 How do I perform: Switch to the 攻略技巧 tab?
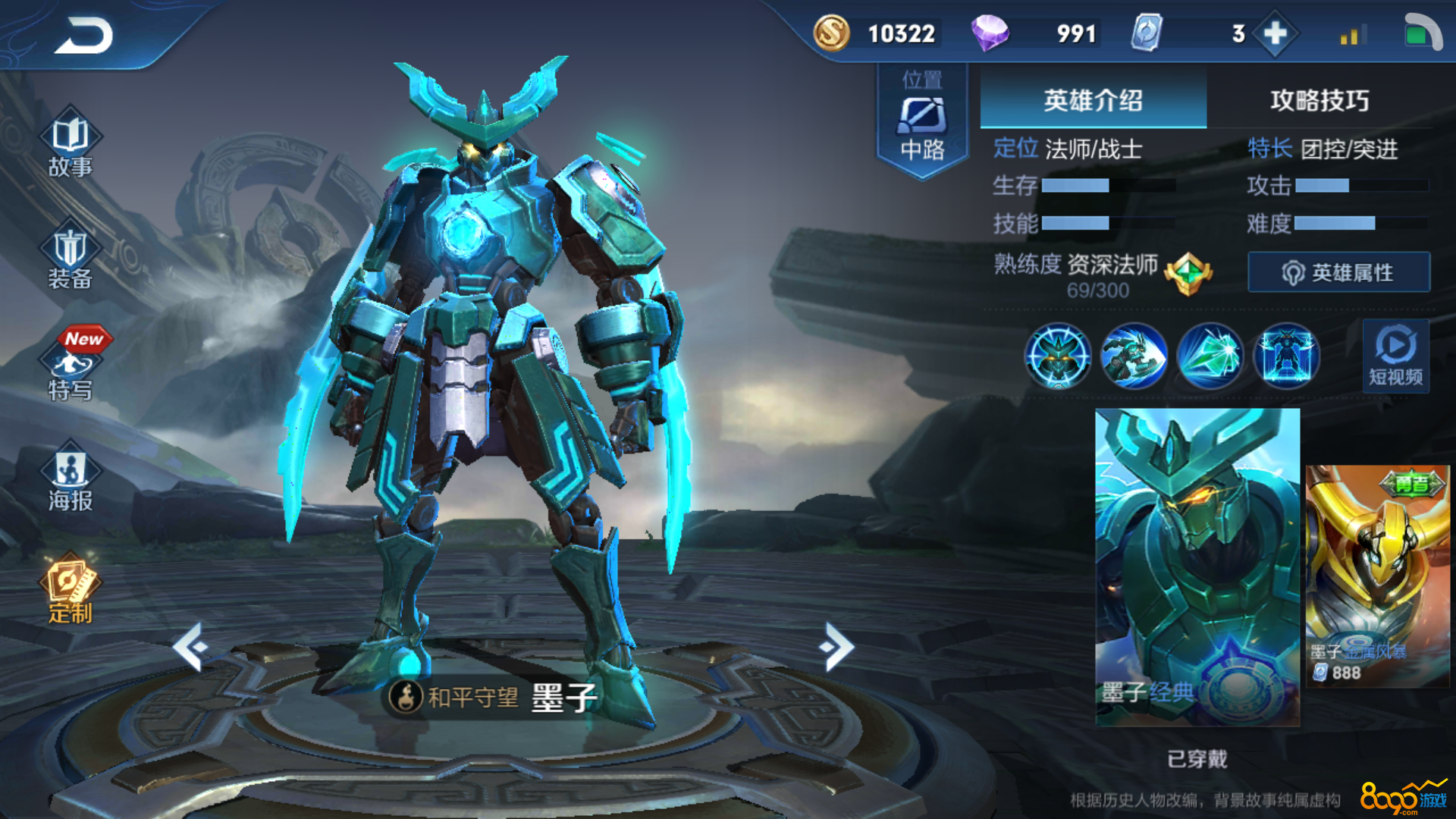coord(1319,100)
